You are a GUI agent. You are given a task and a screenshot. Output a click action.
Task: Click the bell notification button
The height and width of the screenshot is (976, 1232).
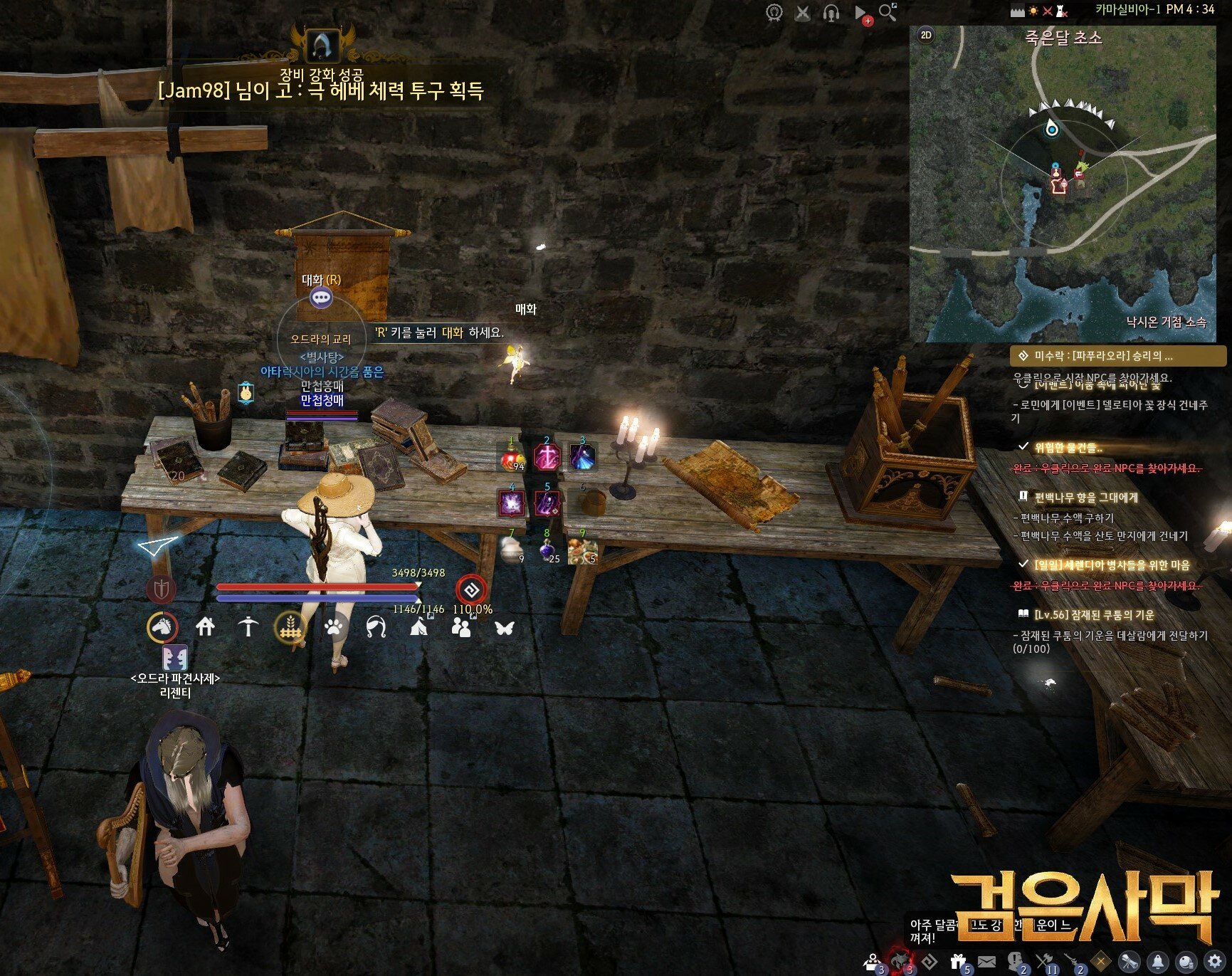[x=1158, y=962]
